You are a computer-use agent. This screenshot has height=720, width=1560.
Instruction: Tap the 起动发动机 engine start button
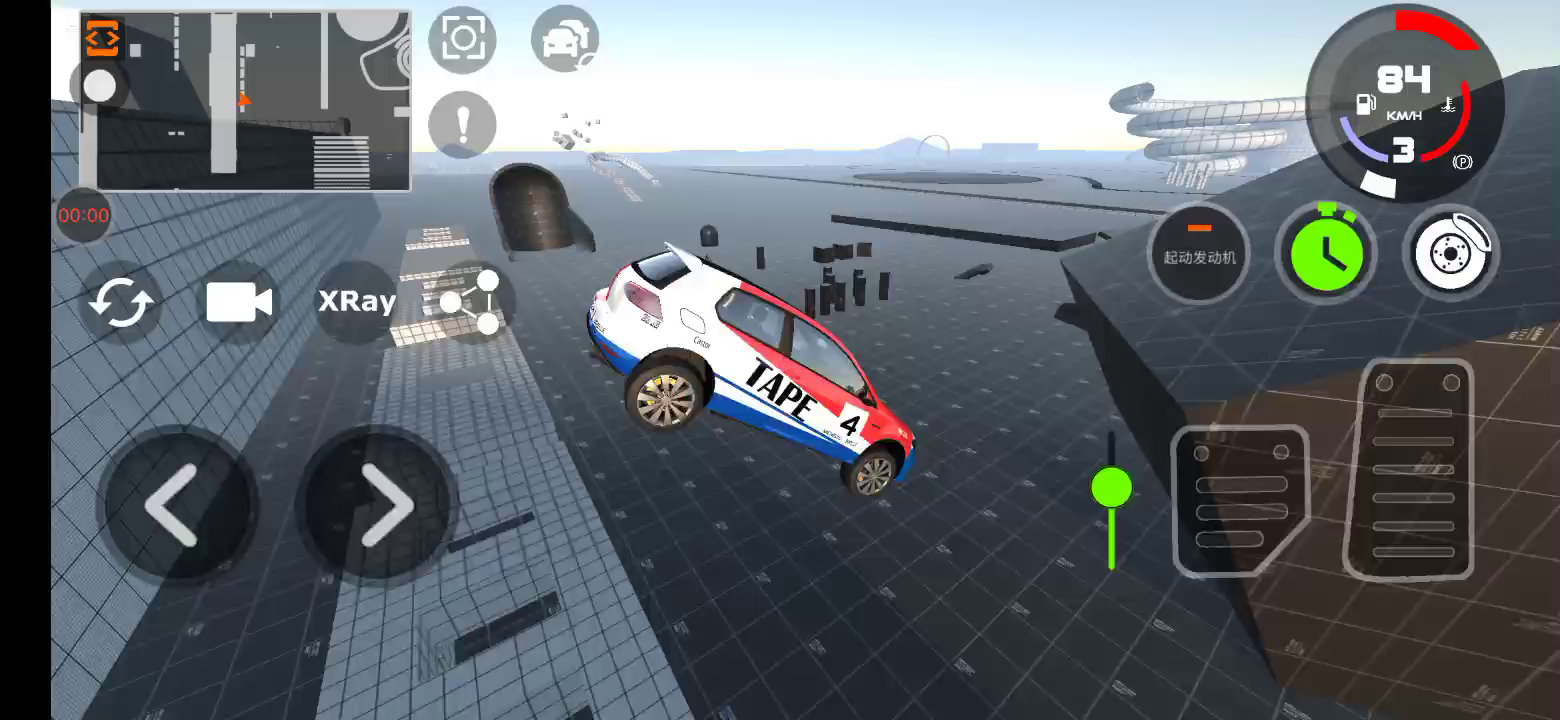pyautogui.click(x=1199, y=253)
